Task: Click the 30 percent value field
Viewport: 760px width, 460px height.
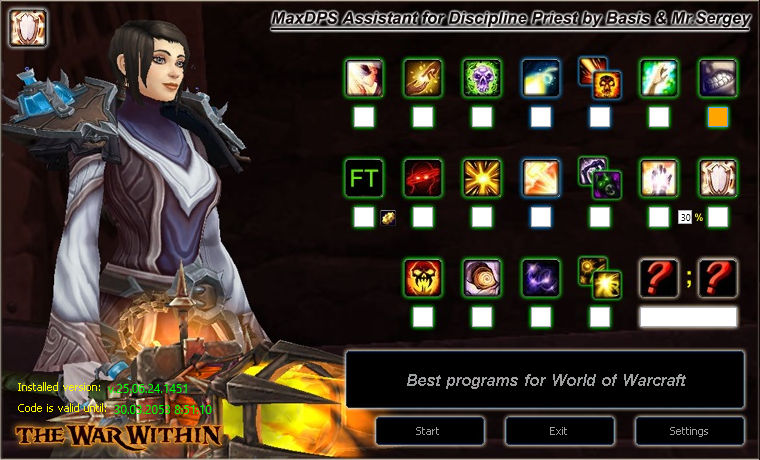Action: tap(685, 217)
